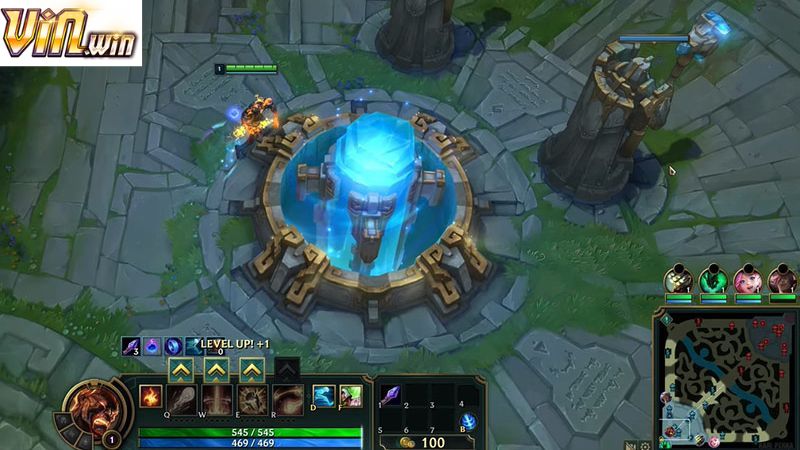Screen dimensions: 800x450
Task: Inspect the blue ring buff icon
Action: 172,345
